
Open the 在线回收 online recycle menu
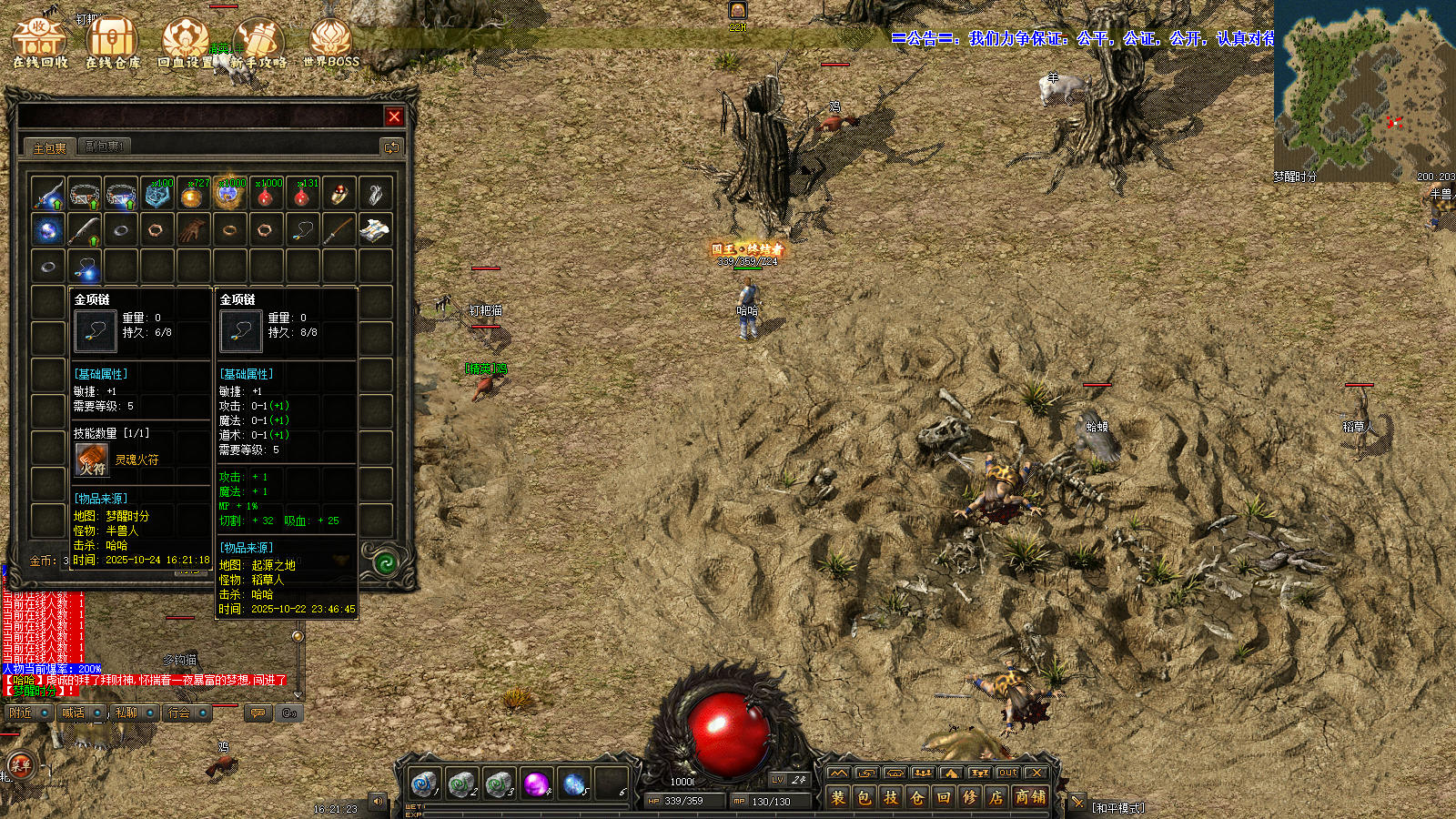tap(39, 43)
